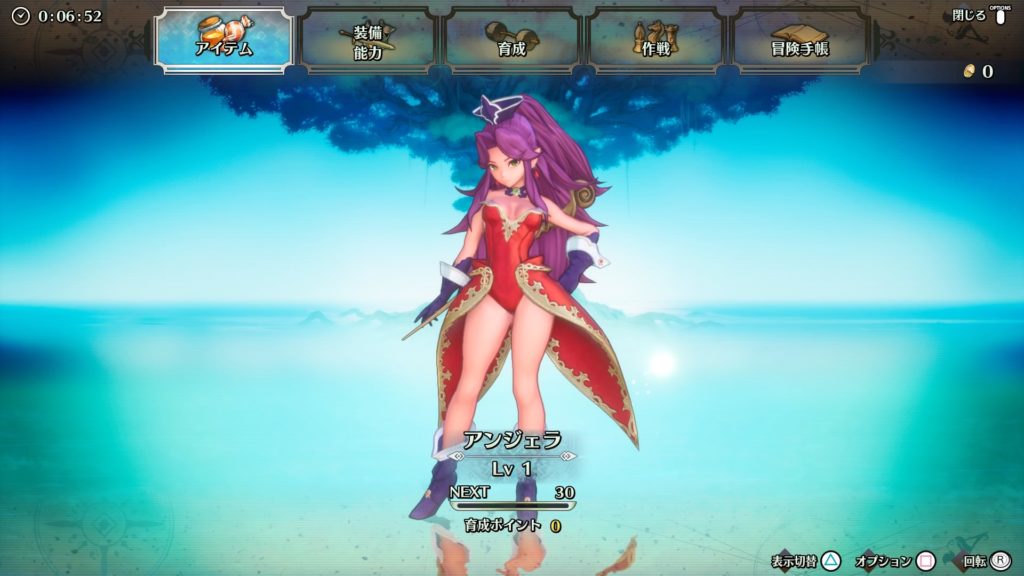Show the 冒険手帳 adventure journal tab

point(799,41)
